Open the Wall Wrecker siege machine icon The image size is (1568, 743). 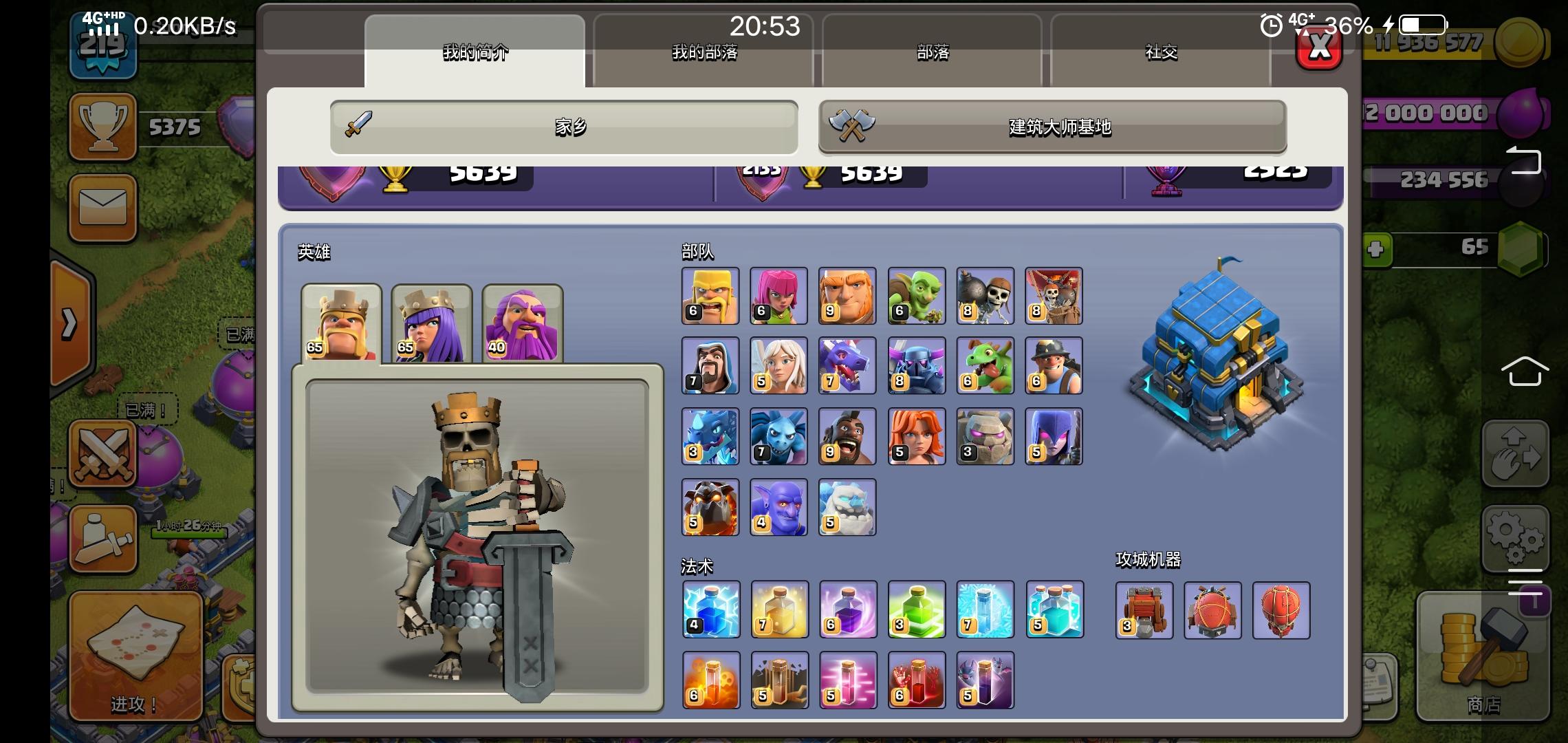[1143, 611]
